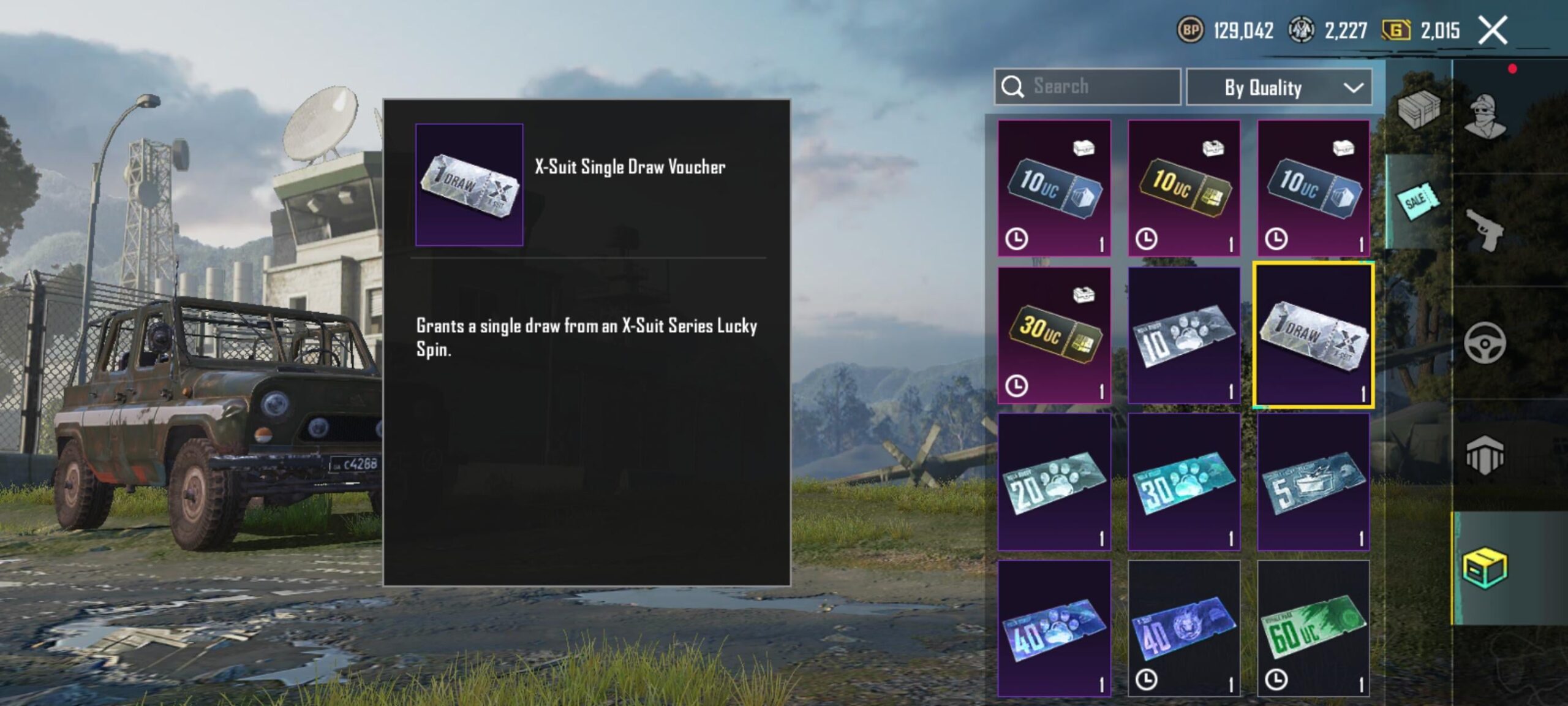
Task: Select the Emblems category in the sidebar
Action: point(1485,454)
